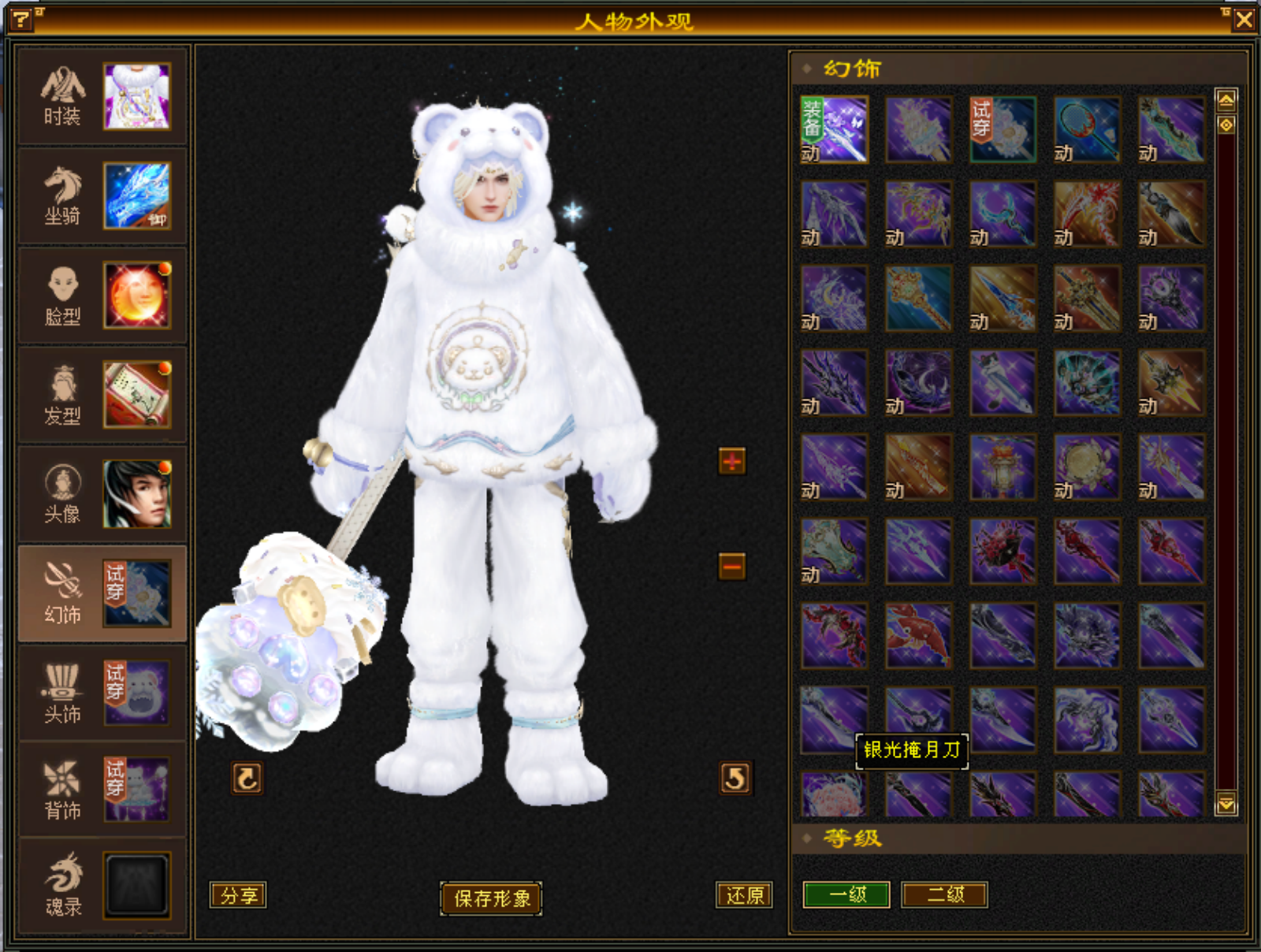Choose the 发型 hairstyle category
This screenshot has width=1261, height=952.
point(102,395)
